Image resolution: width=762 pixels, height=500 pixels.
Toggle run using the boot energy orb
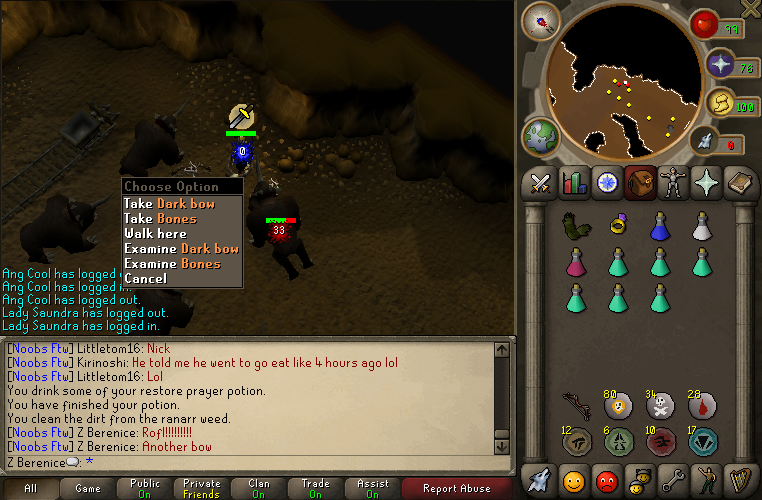(720, 102)
